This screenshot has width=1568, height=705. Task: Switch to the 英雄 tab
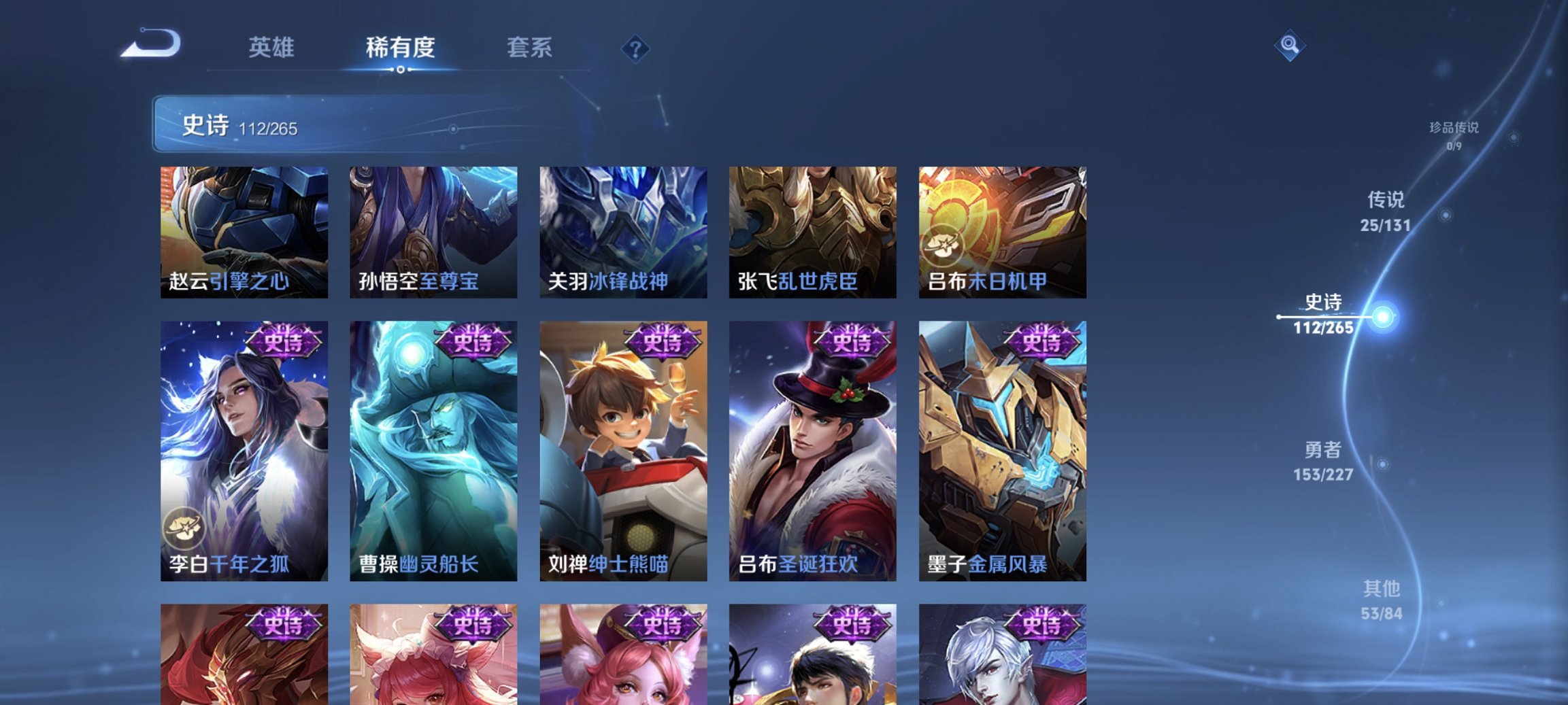[273, 48]
